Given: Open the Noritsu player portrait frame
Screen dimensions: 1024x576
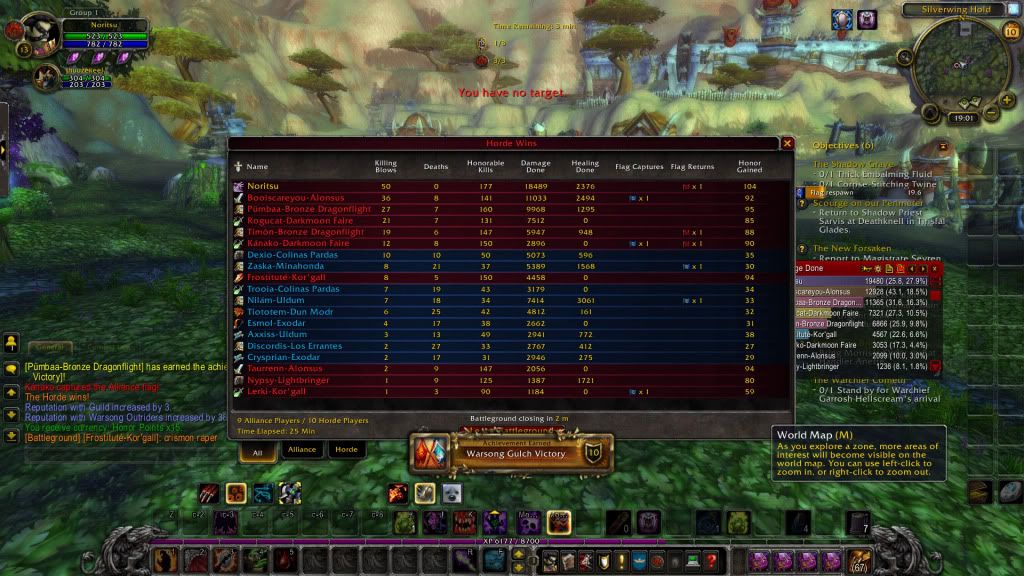Looking at the screenshot, I should [38, 31].
